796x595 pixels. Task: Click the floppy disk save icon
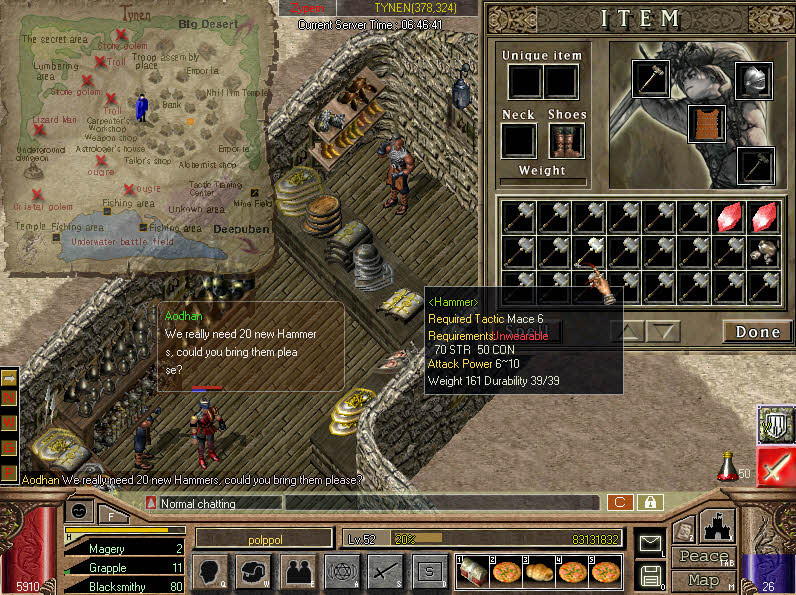point(650,576)
